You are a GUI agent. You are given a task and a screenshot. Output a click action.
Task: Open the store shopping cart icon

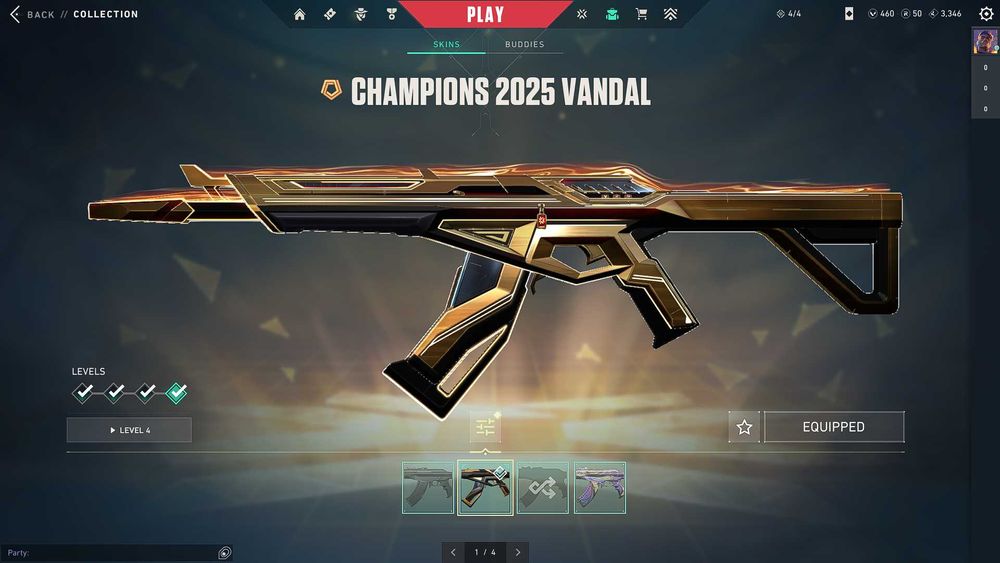(x=642, y=14)
